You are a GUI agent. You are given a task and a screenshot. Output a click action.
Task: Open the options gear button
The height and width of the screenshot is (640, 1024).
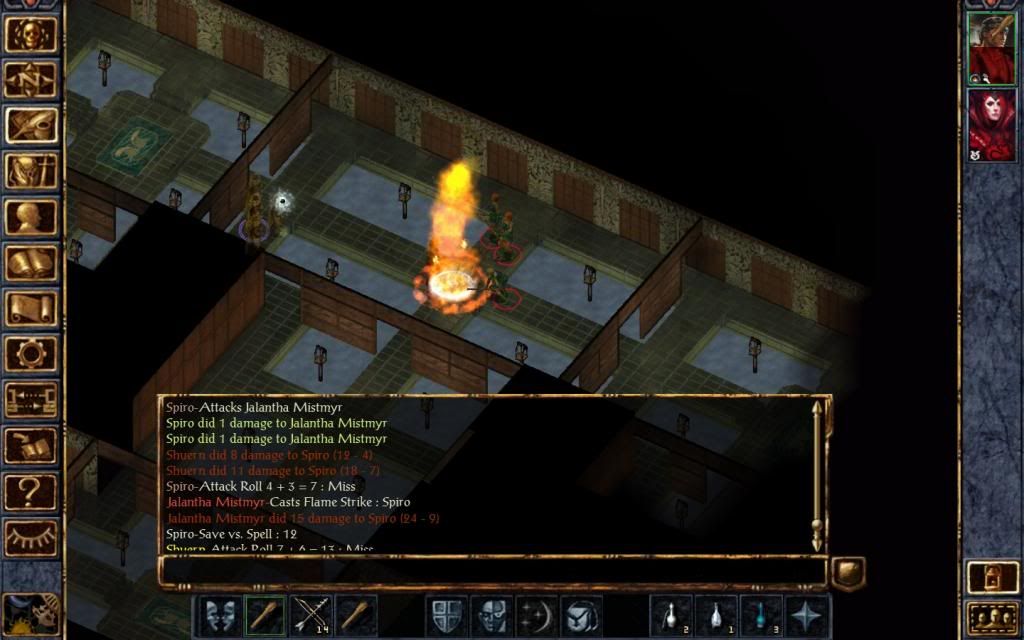pyautogui.click(x=31, y=354)
